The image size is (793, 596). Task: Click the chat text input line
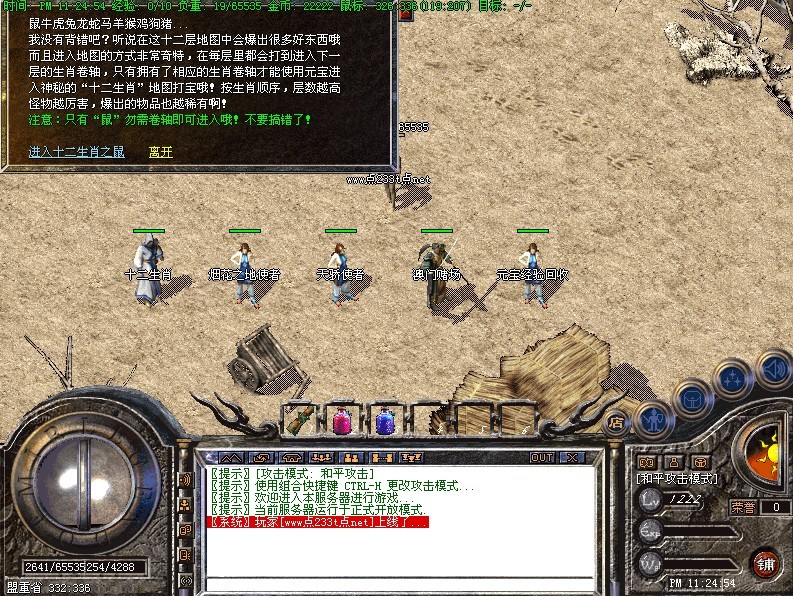pos(400,583)
